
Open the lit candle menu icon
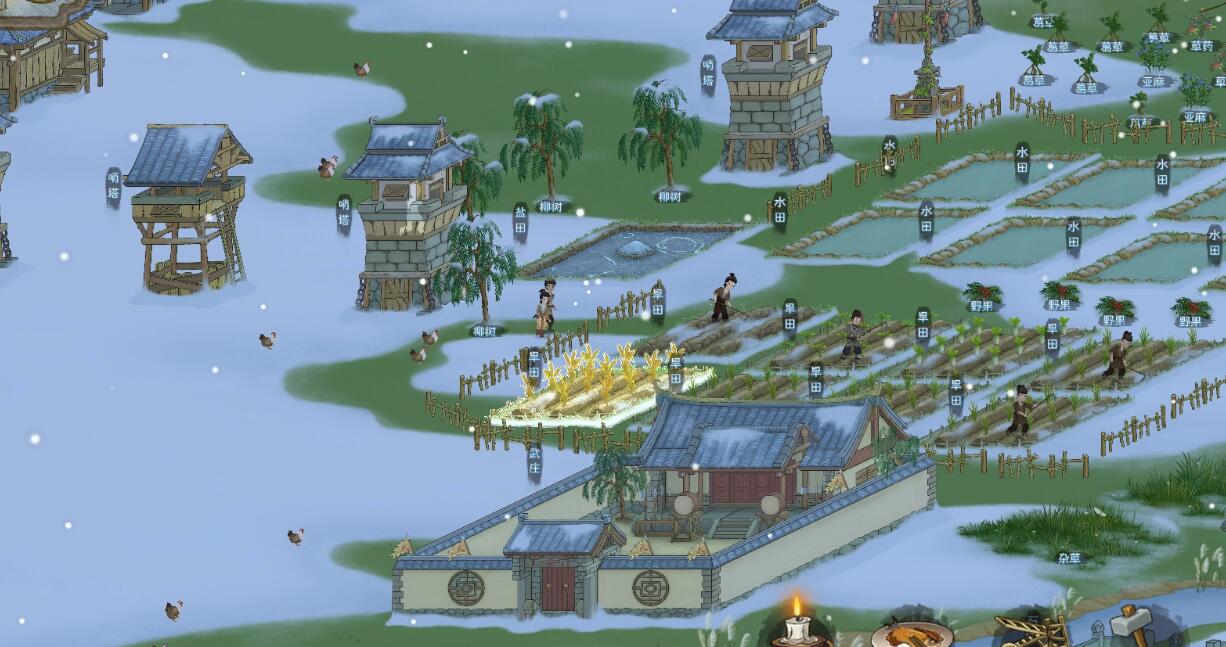click(797, 625)
